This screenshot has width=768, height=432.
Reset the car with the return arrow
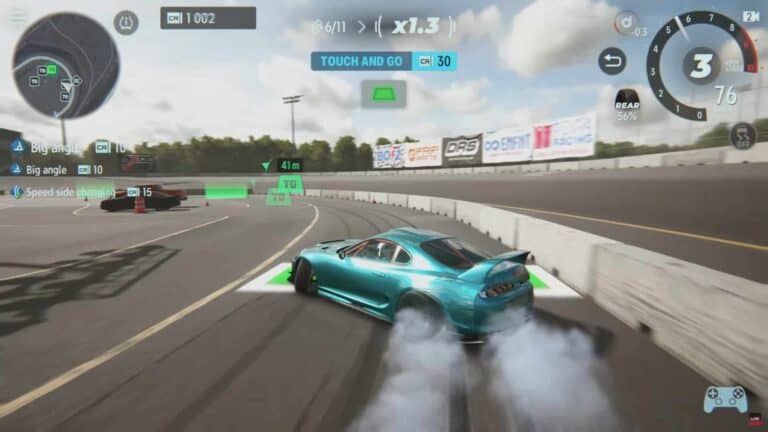tap(612, 61)
